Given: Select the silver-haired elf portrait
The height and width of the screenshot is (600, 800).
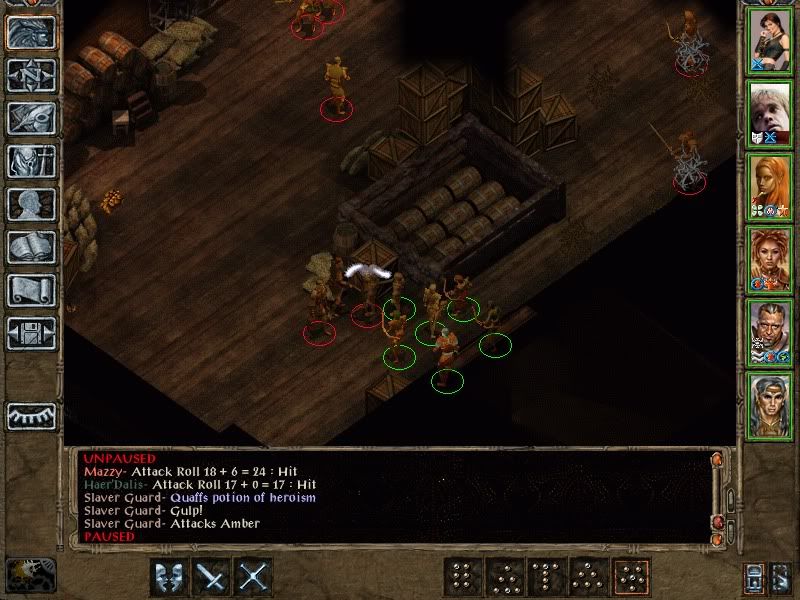Looking at the screenshot, I should pyautogui.click(x=770, y=406).
